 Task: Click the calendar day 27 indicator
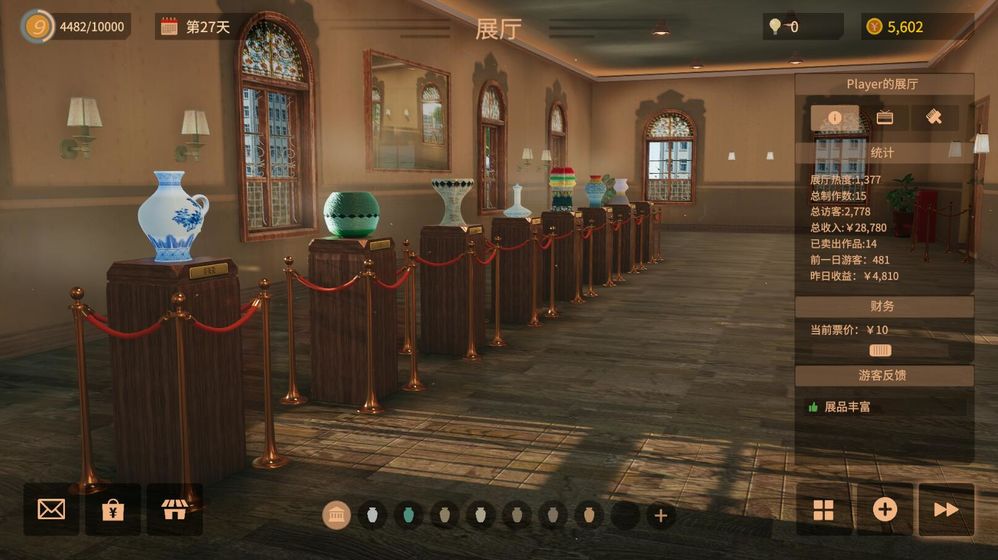pos(168,27)
